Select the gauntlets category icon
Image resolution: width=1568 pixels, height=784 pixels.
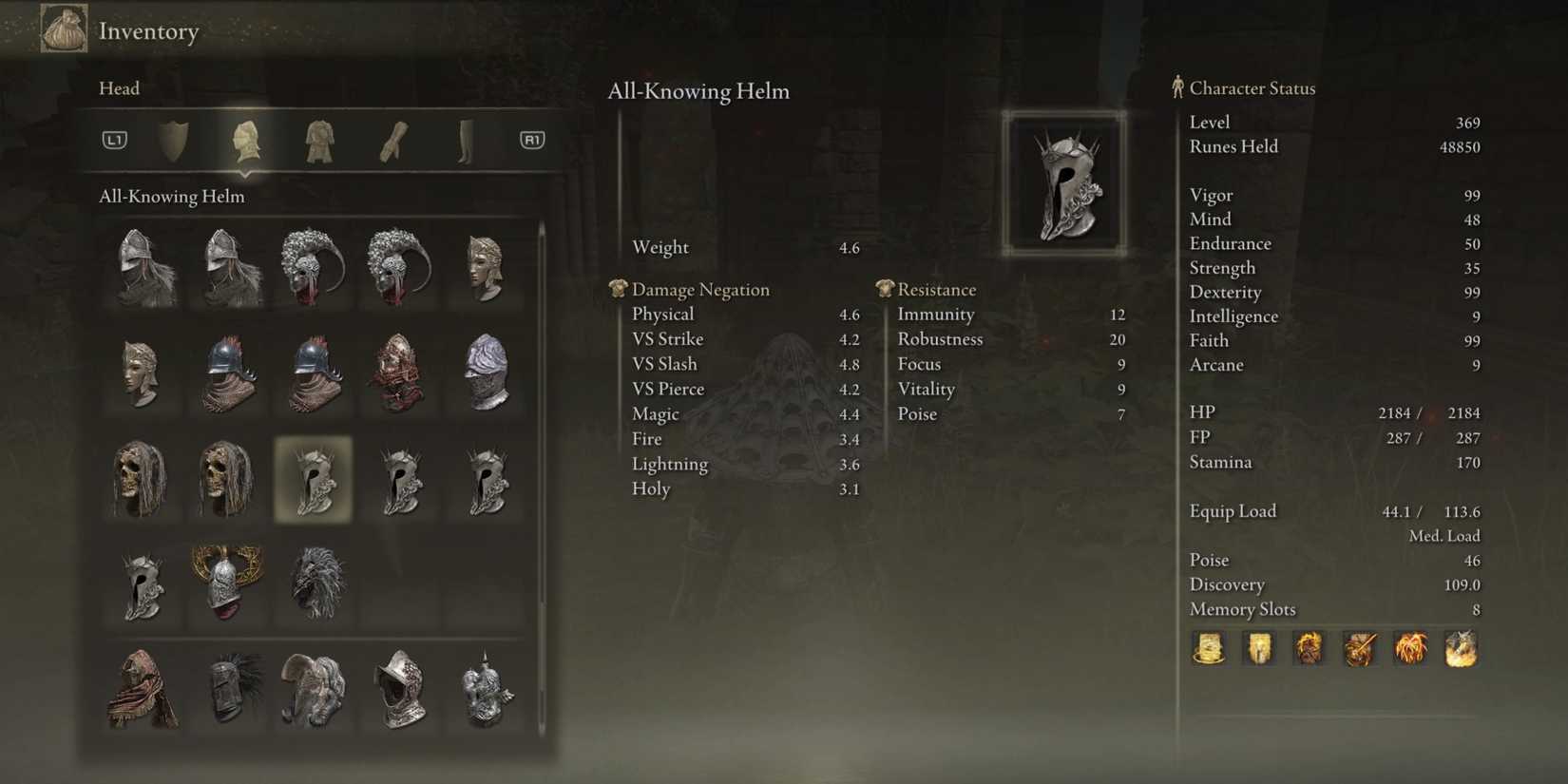tap(392, 139)
